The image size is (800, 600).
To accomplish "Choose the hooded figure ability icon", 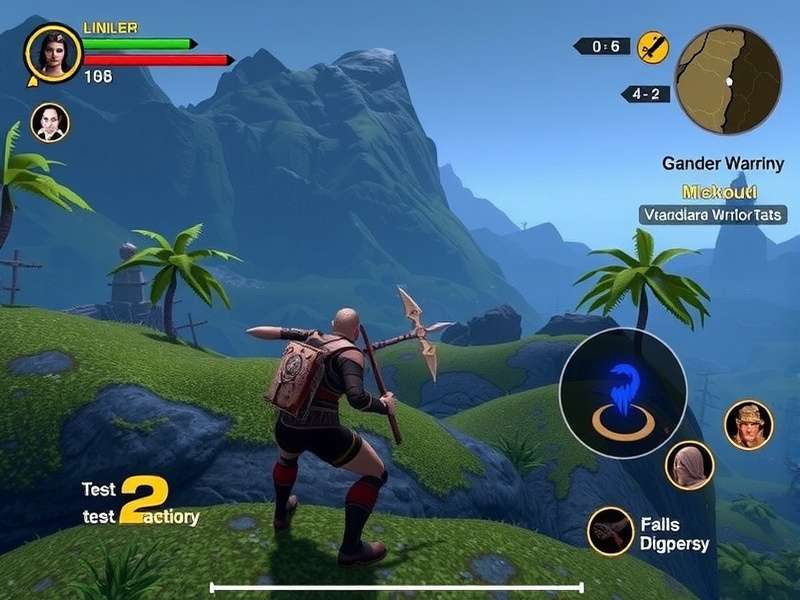I will (x=689, y=465).
